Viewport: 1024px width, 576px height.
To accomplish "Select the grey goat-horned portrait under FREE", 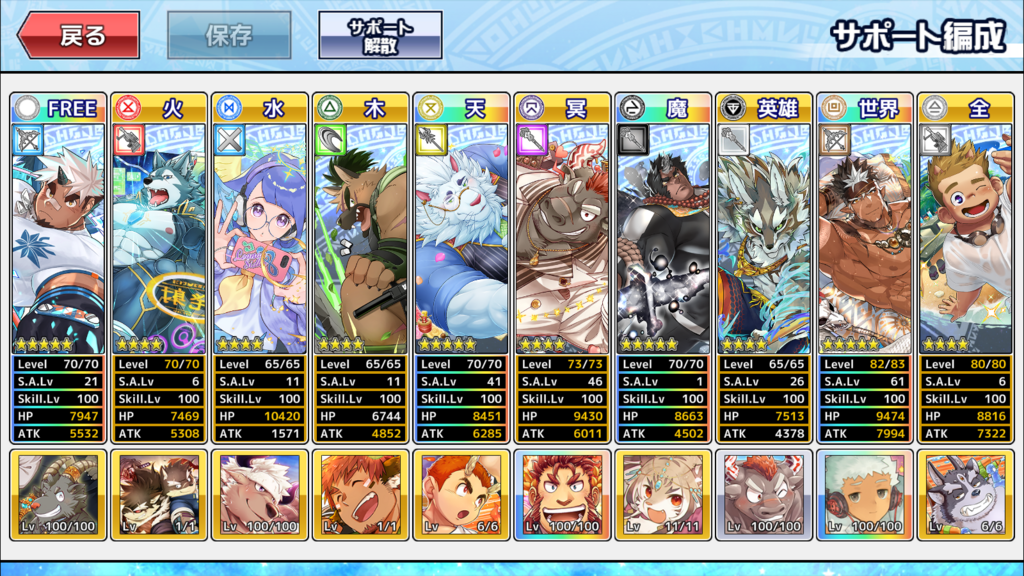I will pyautogui.click(x=58, y=493).
